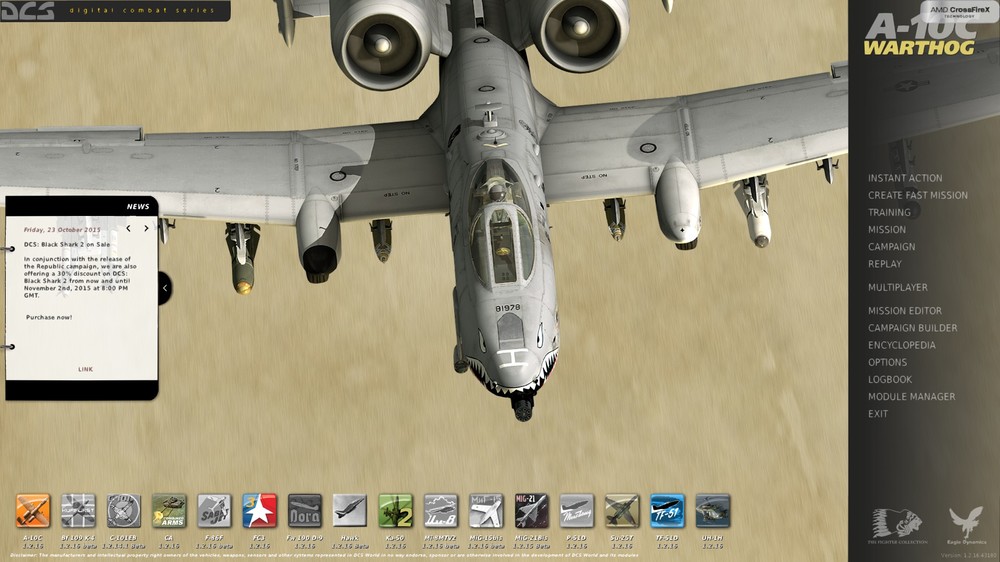The image size is (1000, 562).
Task: Open the Campaign Builder
Action: tap(912, 328)
